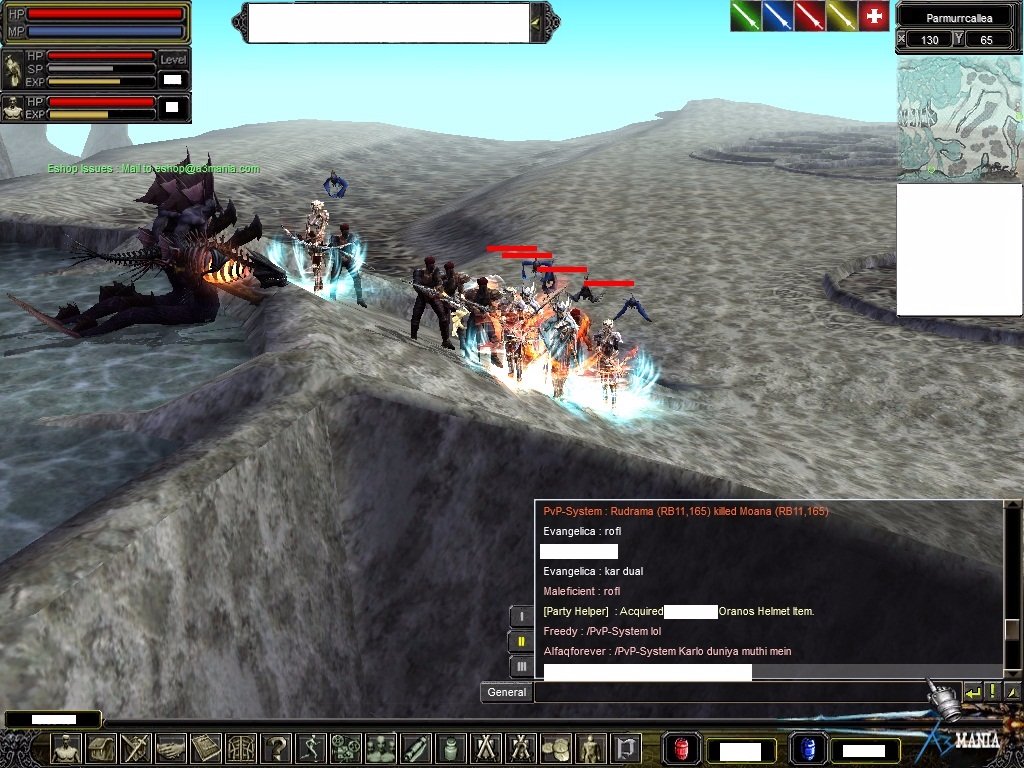Open the Parmurrcallea minimap
The image size is (1024, 768).
coord(959,118)
